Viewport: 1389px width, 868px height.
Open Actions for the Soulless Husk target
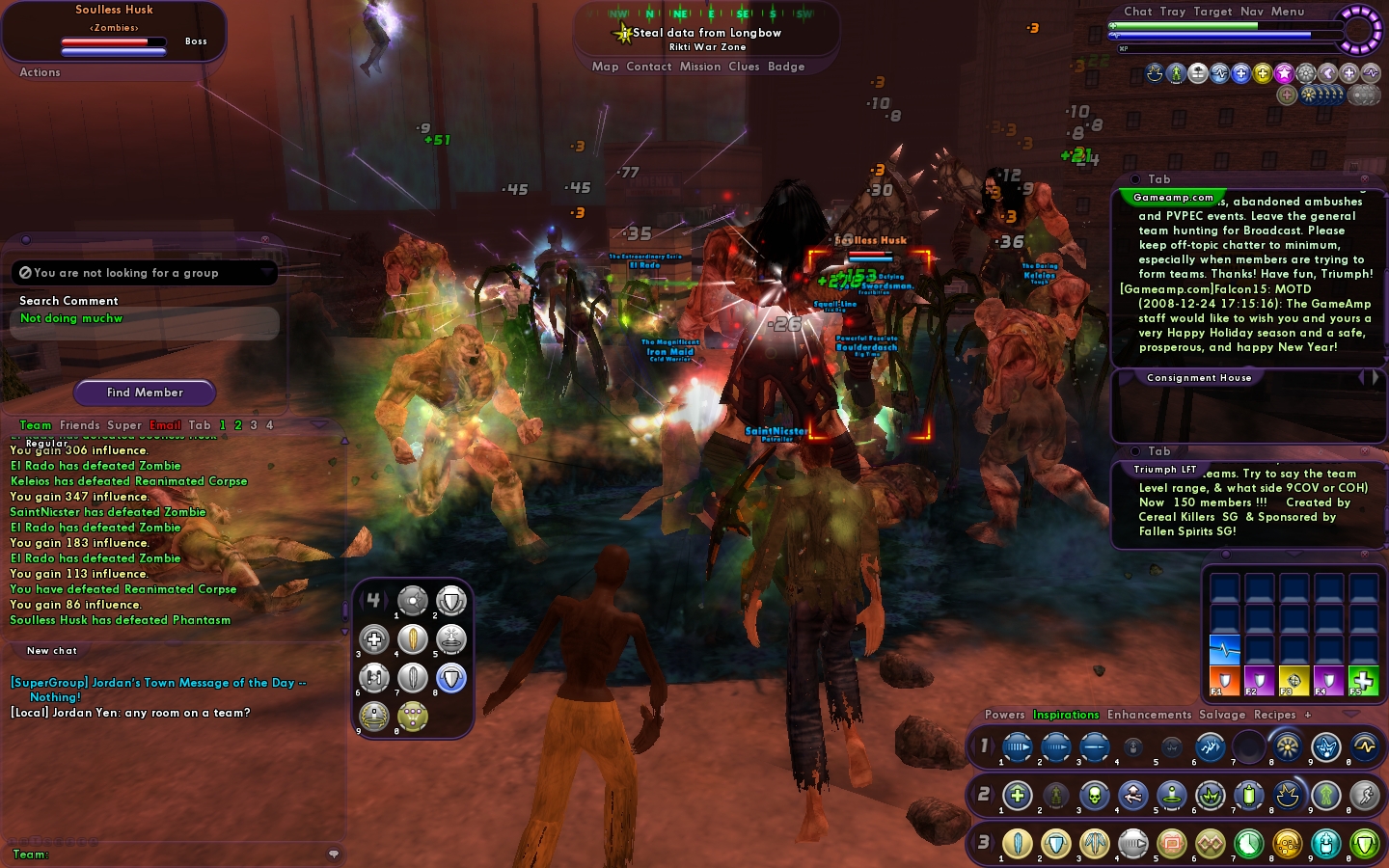pos(40,72)
